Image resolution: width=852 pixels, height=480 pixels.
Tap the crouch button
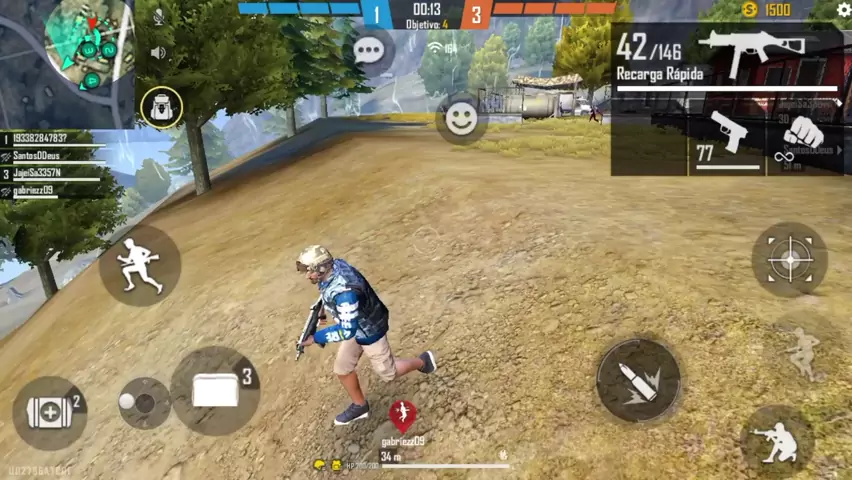point(777,440)
